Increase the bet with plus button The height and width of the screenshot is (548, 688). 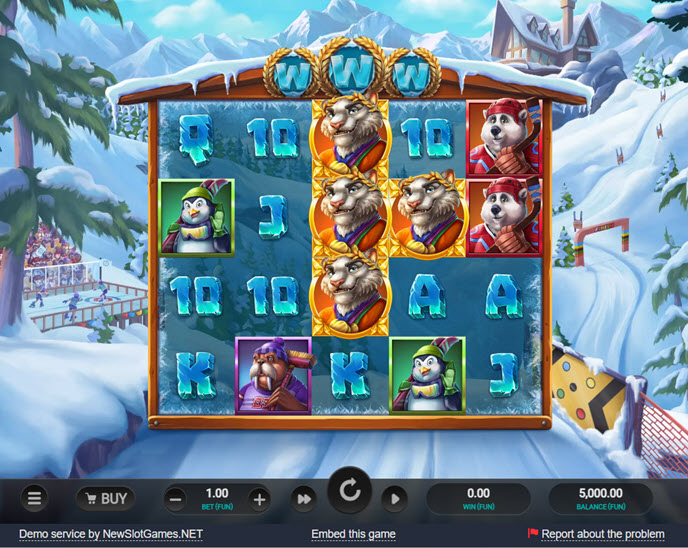259,498
